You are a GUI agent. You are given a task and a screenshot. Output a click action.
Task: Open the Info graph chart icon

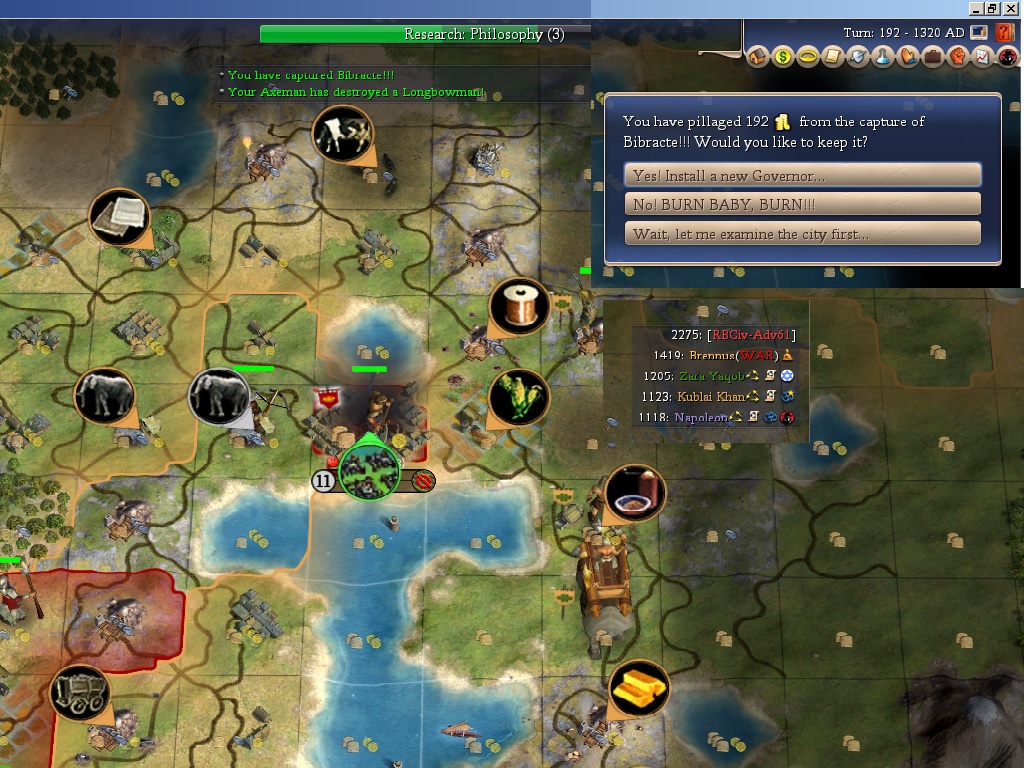[x=981, y=58]
